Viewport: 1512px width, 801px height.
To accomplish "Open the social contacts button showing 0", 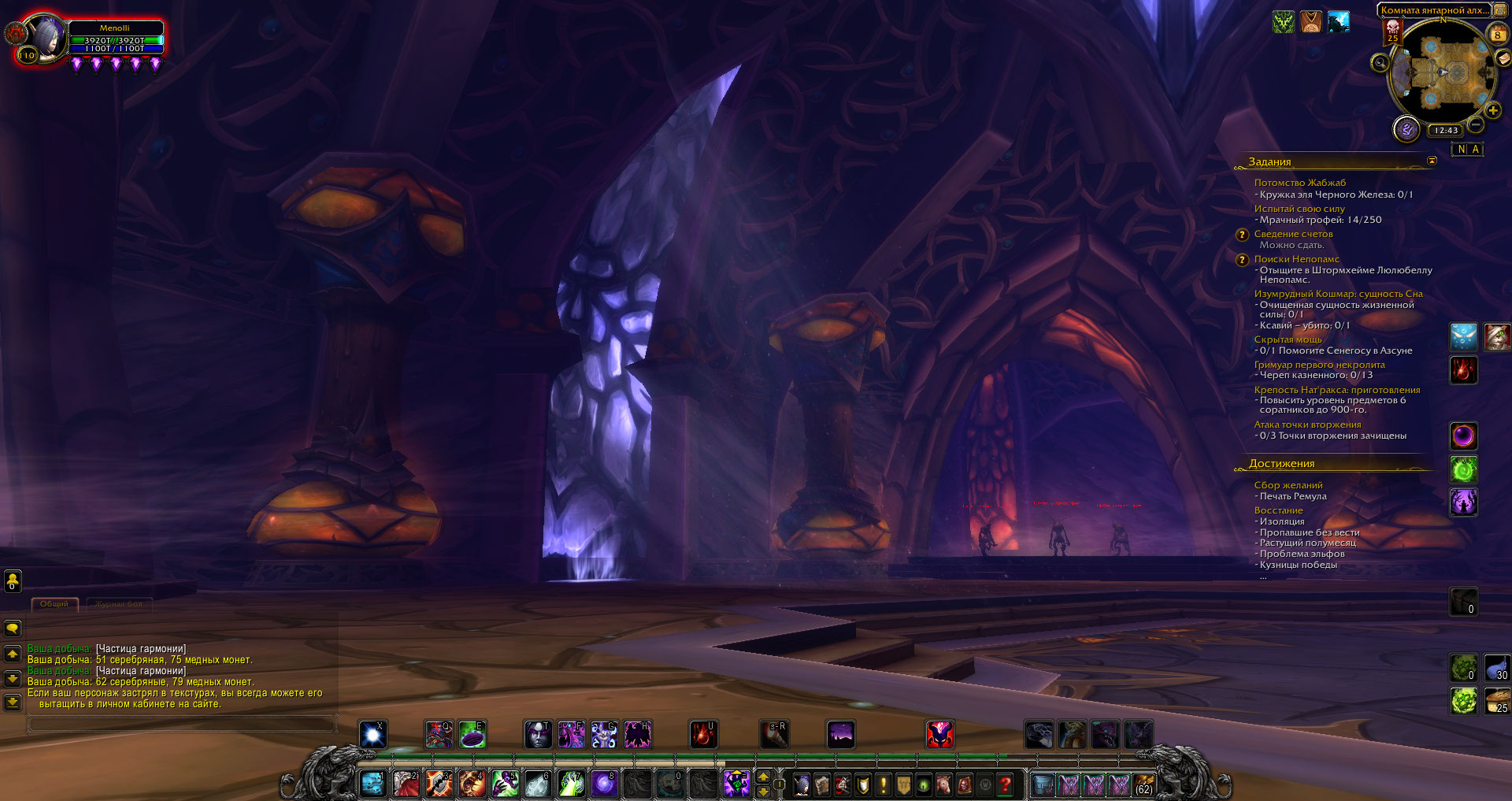I will 13,581.
